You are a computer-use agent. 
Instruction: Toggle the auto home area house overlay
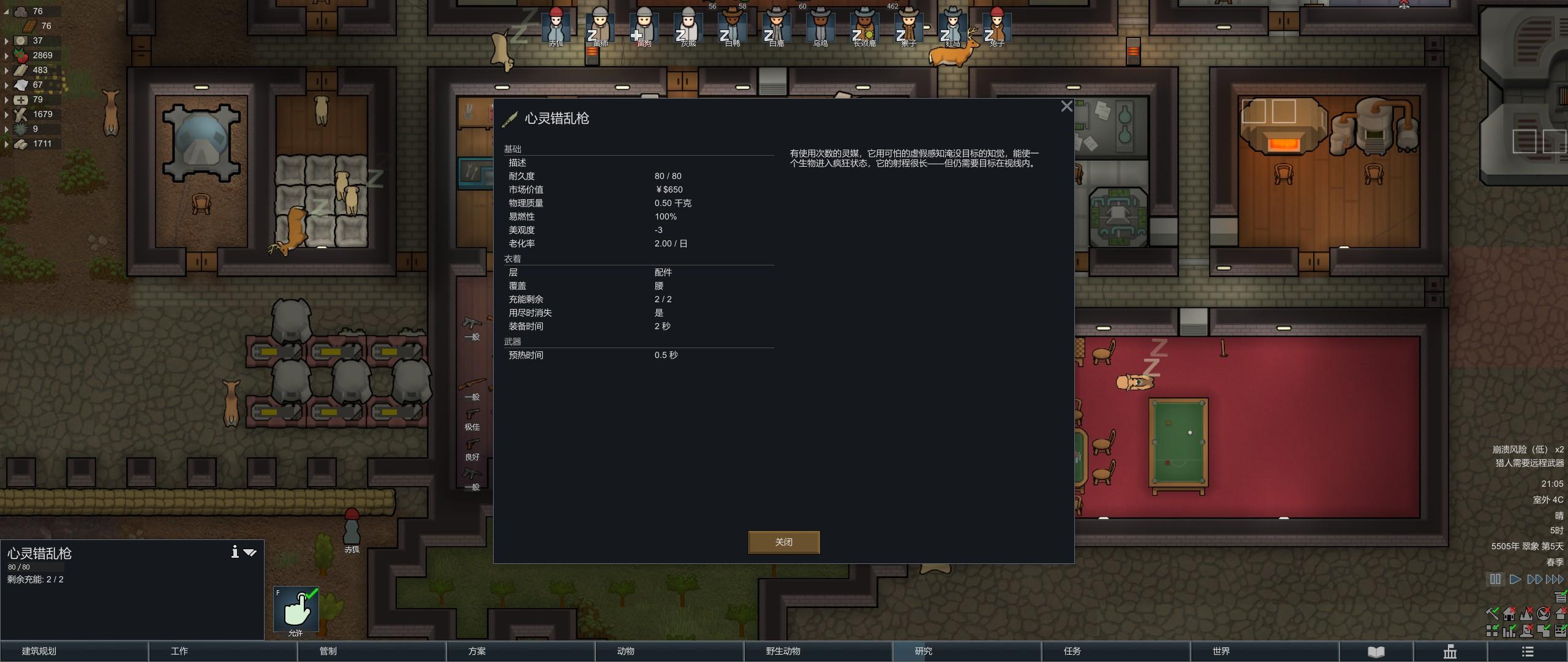[x=1508, y=614]
